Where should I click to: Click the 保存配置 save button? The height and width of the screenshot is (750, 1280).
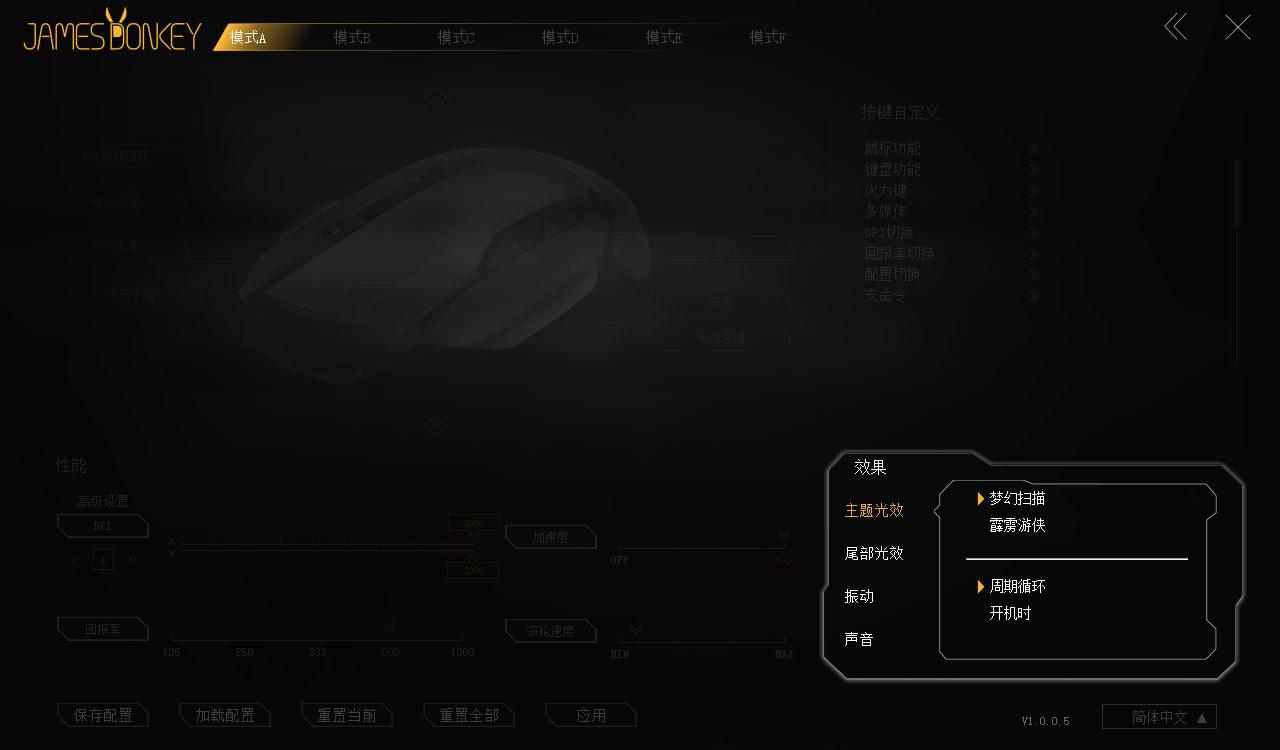pyautogui.click(x=103, y=714)
